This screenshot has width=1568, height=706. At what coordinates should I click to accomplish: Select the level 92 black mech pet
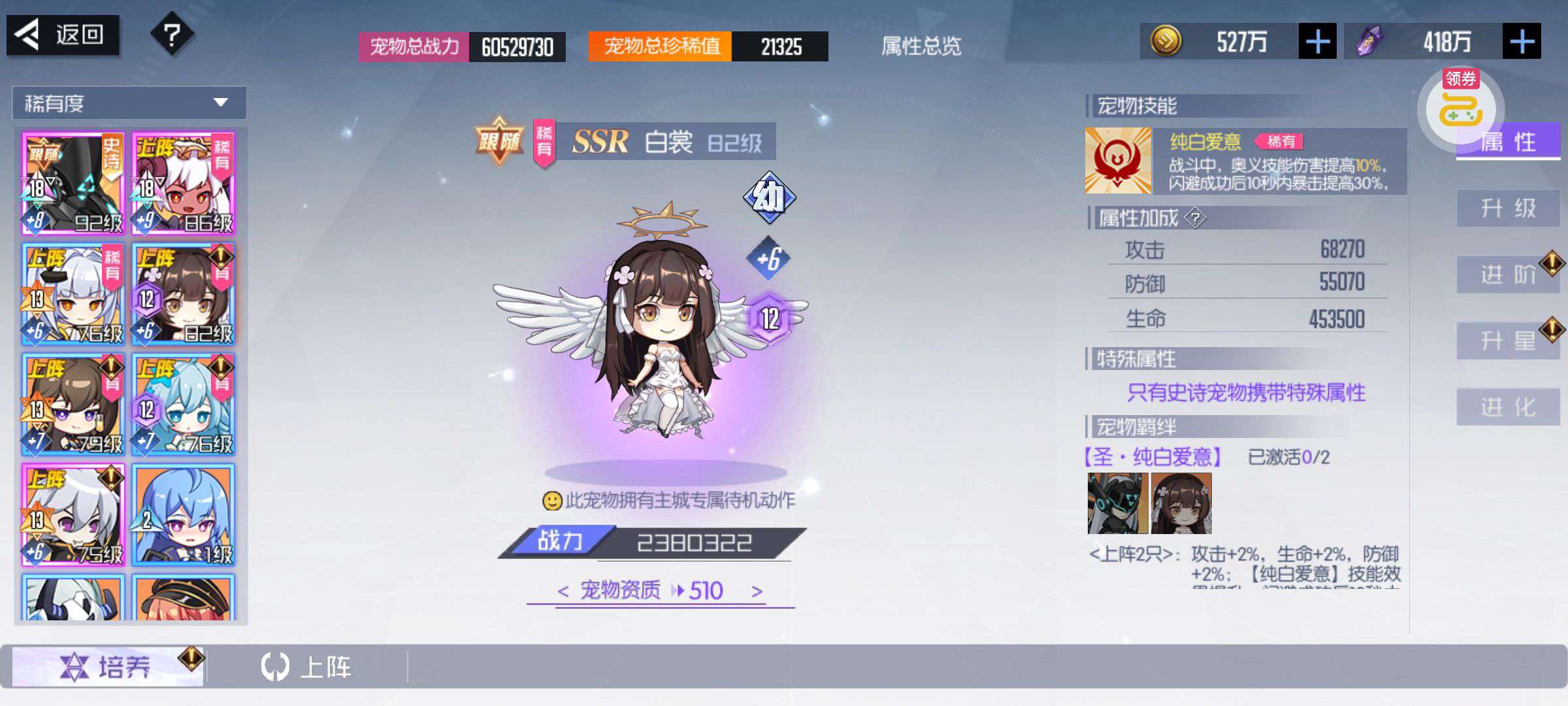coord(73,184)
